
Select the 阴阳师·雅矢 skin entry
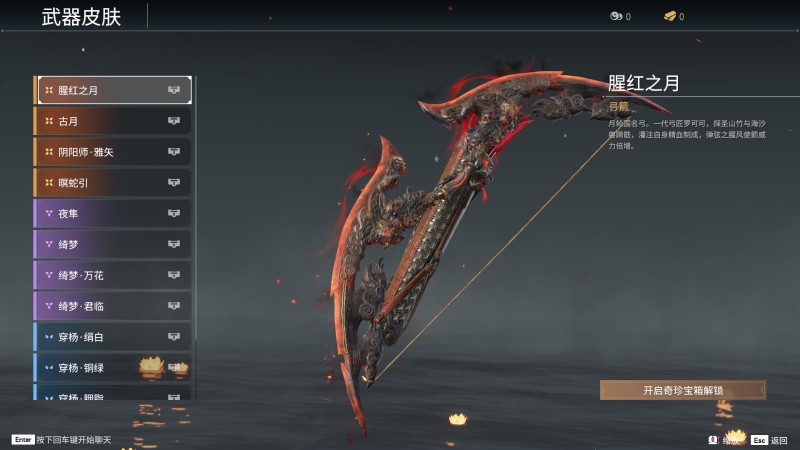tap(113, 152)
